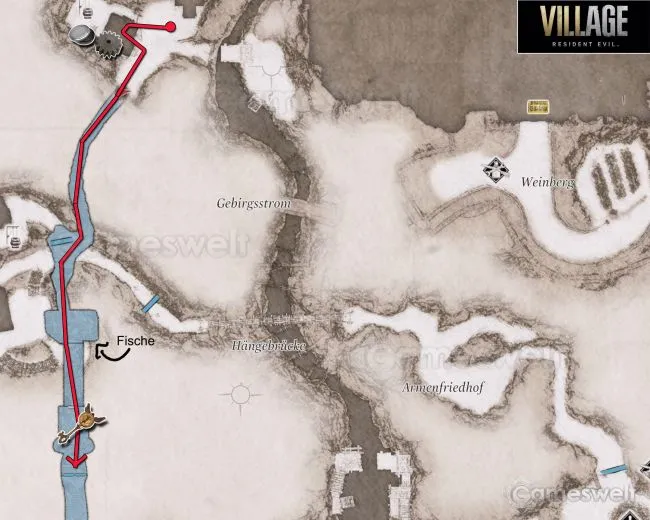Click the red route start dot
650x520 pixels.
tap(170, 27)
